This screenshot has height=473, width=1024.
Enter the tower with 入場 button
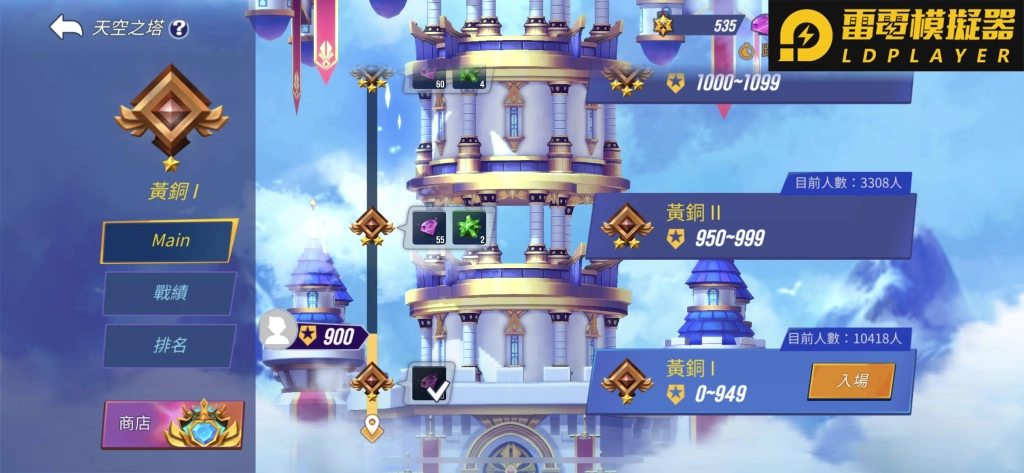pyautogui.click(x=851, y=381)
